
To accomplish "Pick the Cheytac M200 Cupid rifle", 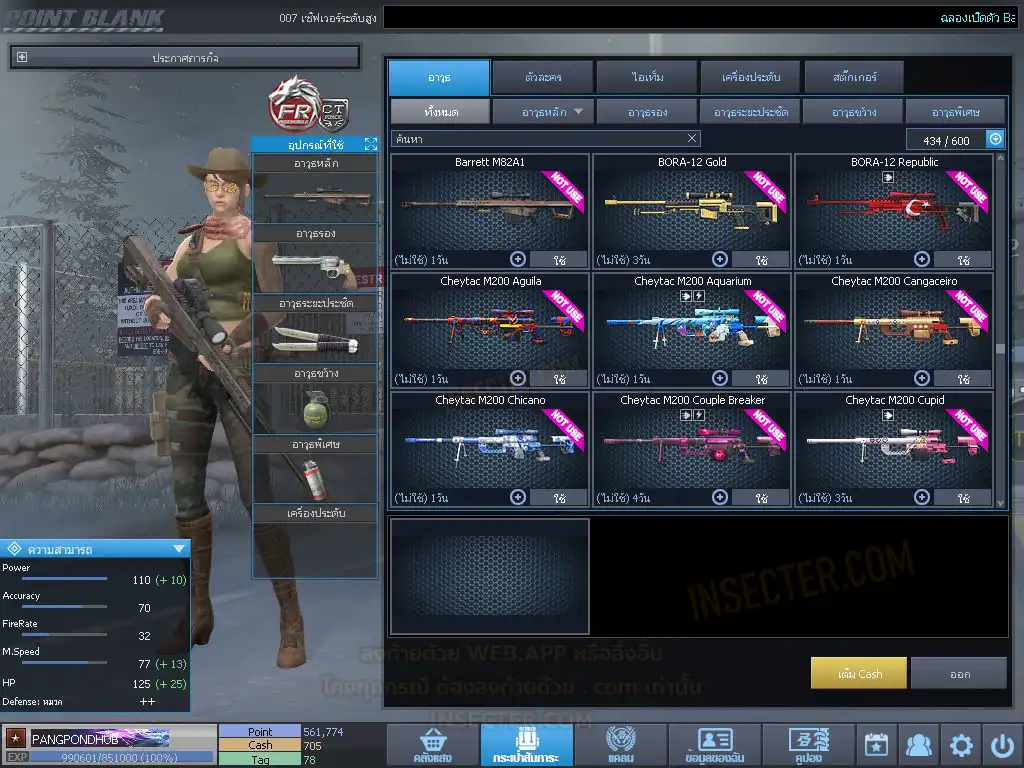I will point(894,448).
